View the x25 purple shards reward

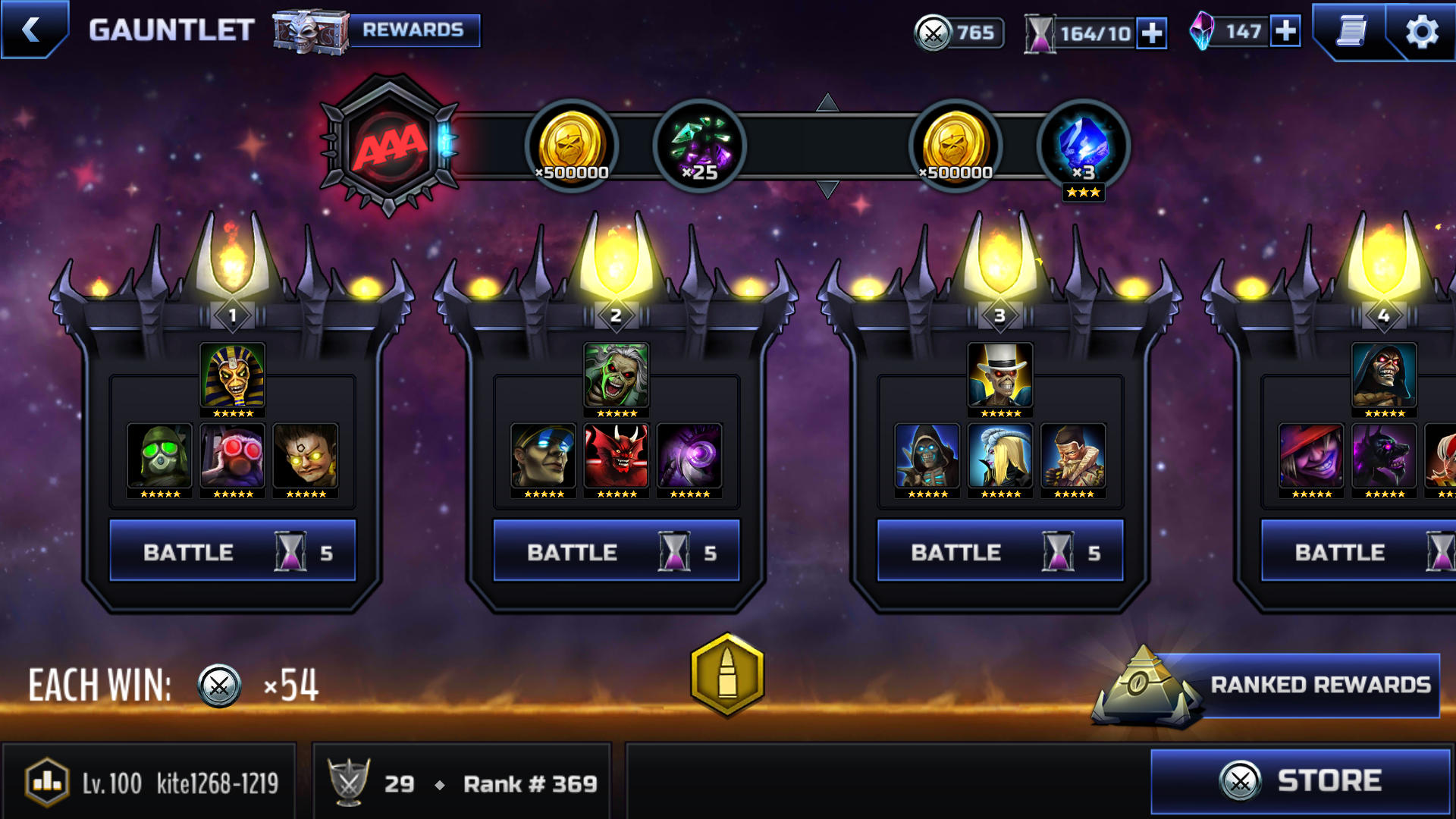pos(699,146)
